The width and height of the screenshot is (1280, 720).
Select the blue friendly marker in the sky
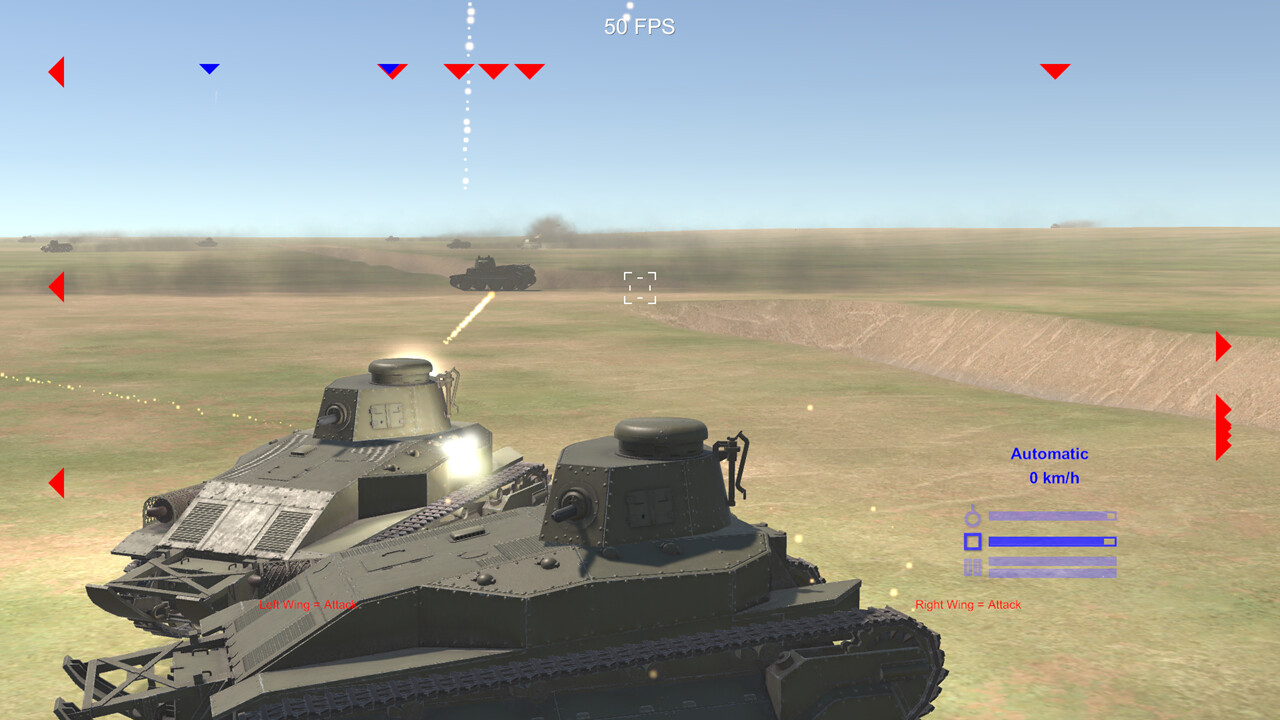[210, 68]
